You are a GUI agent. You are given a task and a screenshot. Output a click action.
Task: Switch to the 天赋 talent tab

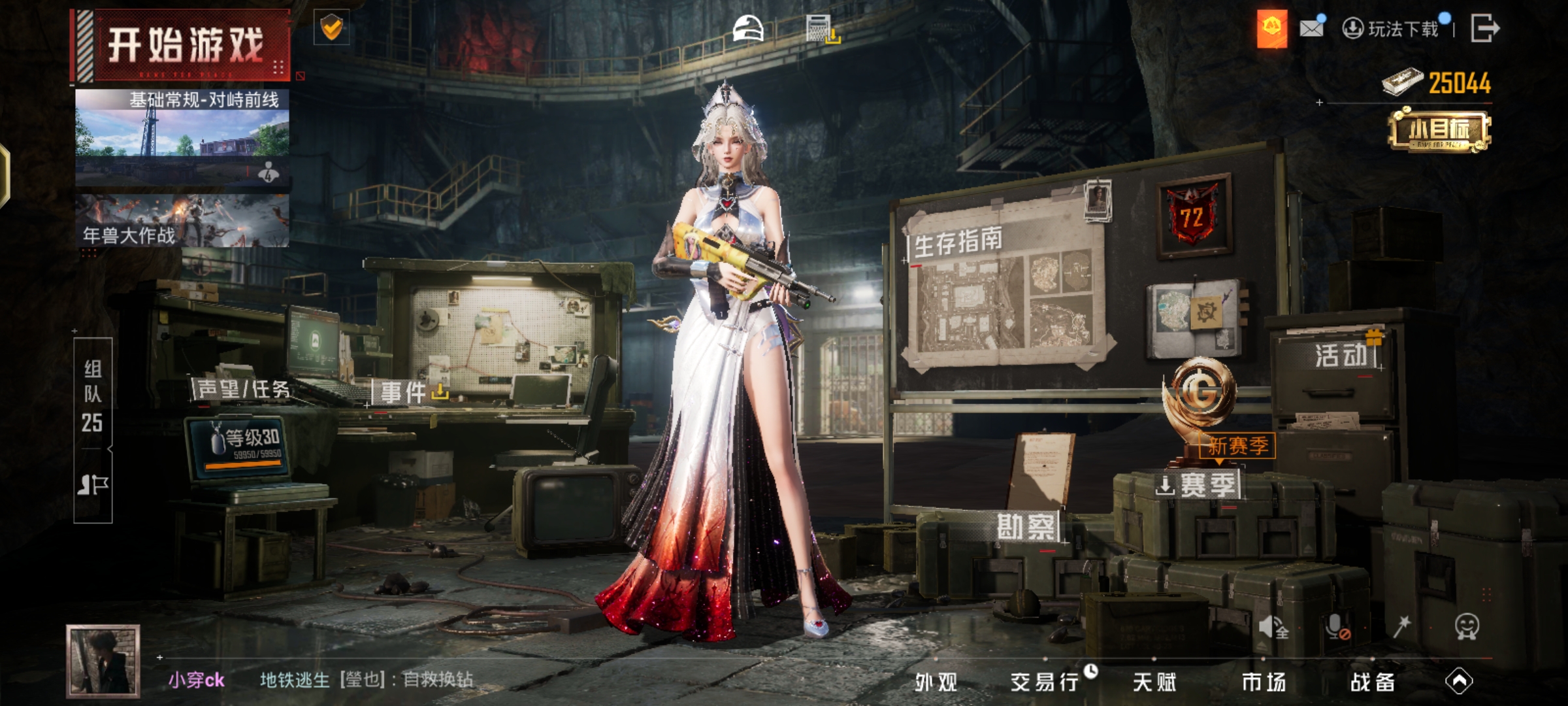pyautogui.click(x=1154, y=682)
